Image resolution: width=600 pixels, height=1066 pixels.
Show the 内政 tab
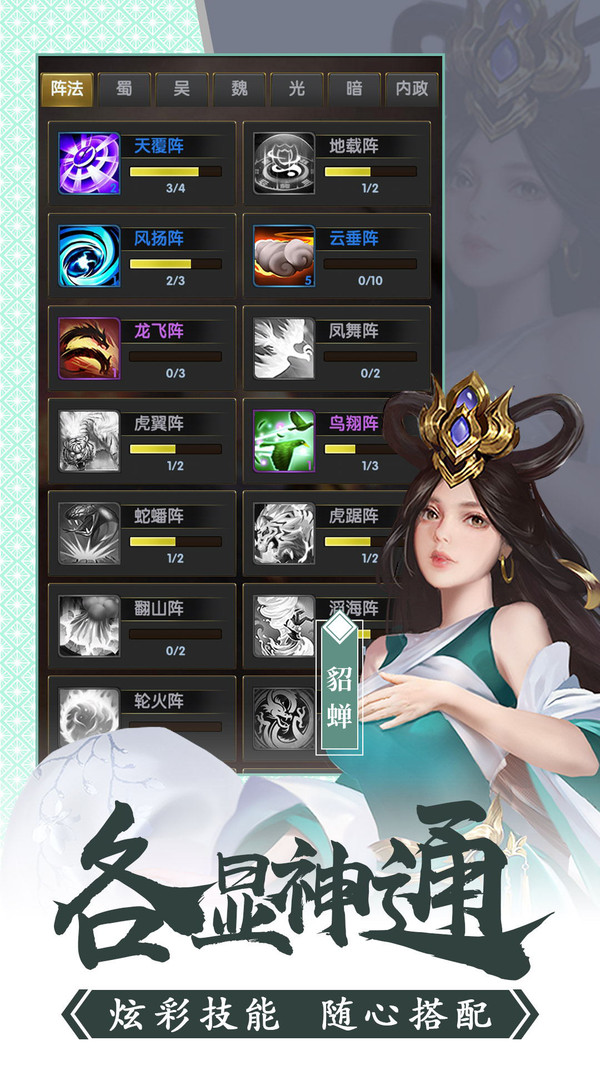[x=411, y=89]
